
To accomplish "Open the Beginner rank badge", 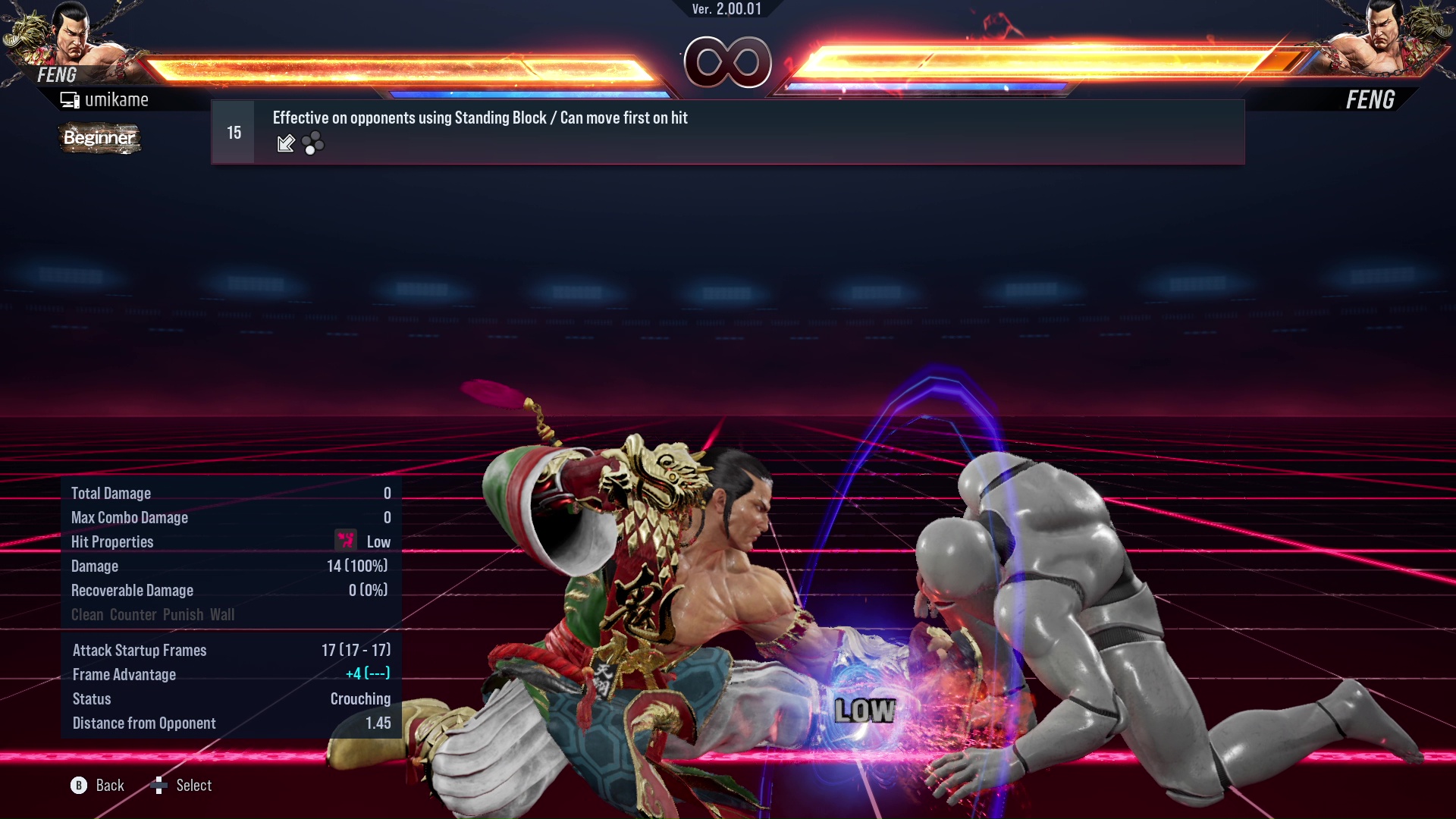I will (99, 138).
